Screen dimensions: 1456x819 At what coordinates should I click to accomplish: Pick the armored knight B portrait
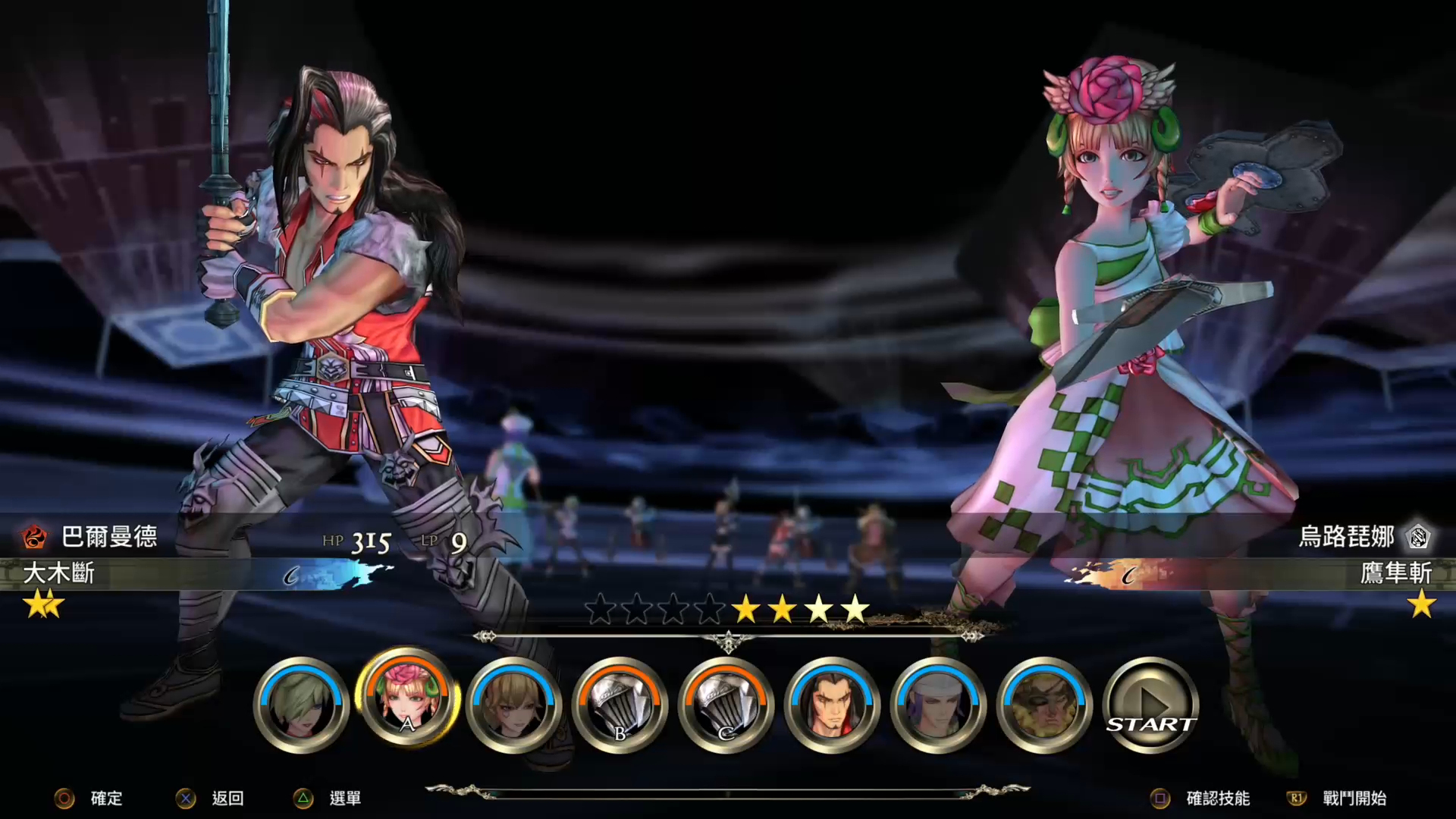pyautogui.click(x=620, y=706)
